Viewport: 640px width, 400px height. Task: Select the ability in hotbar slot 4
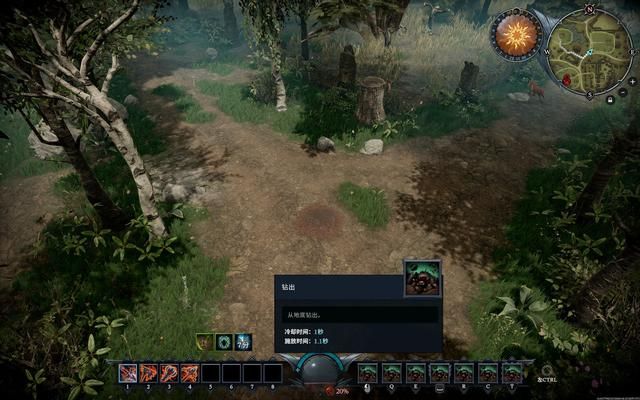coord(190,373)
